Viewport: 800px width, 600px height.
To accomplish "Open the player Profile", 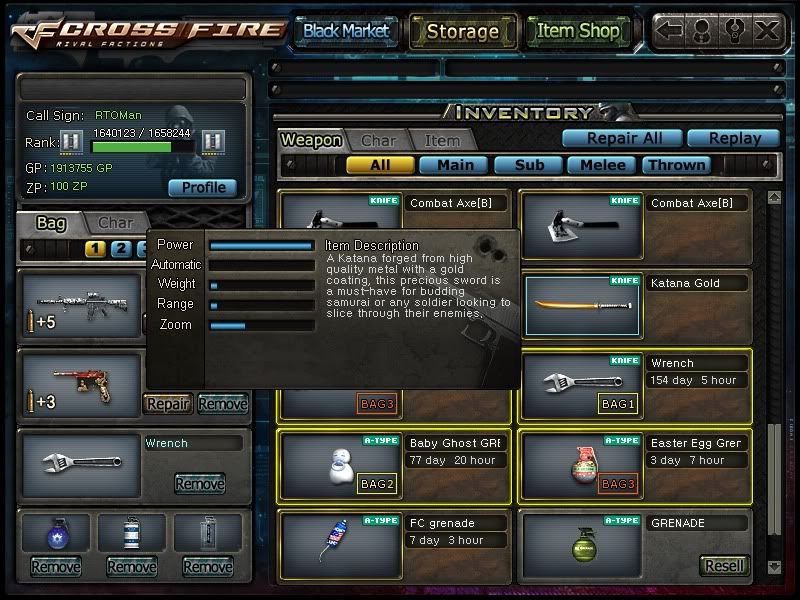I will 202,187.
